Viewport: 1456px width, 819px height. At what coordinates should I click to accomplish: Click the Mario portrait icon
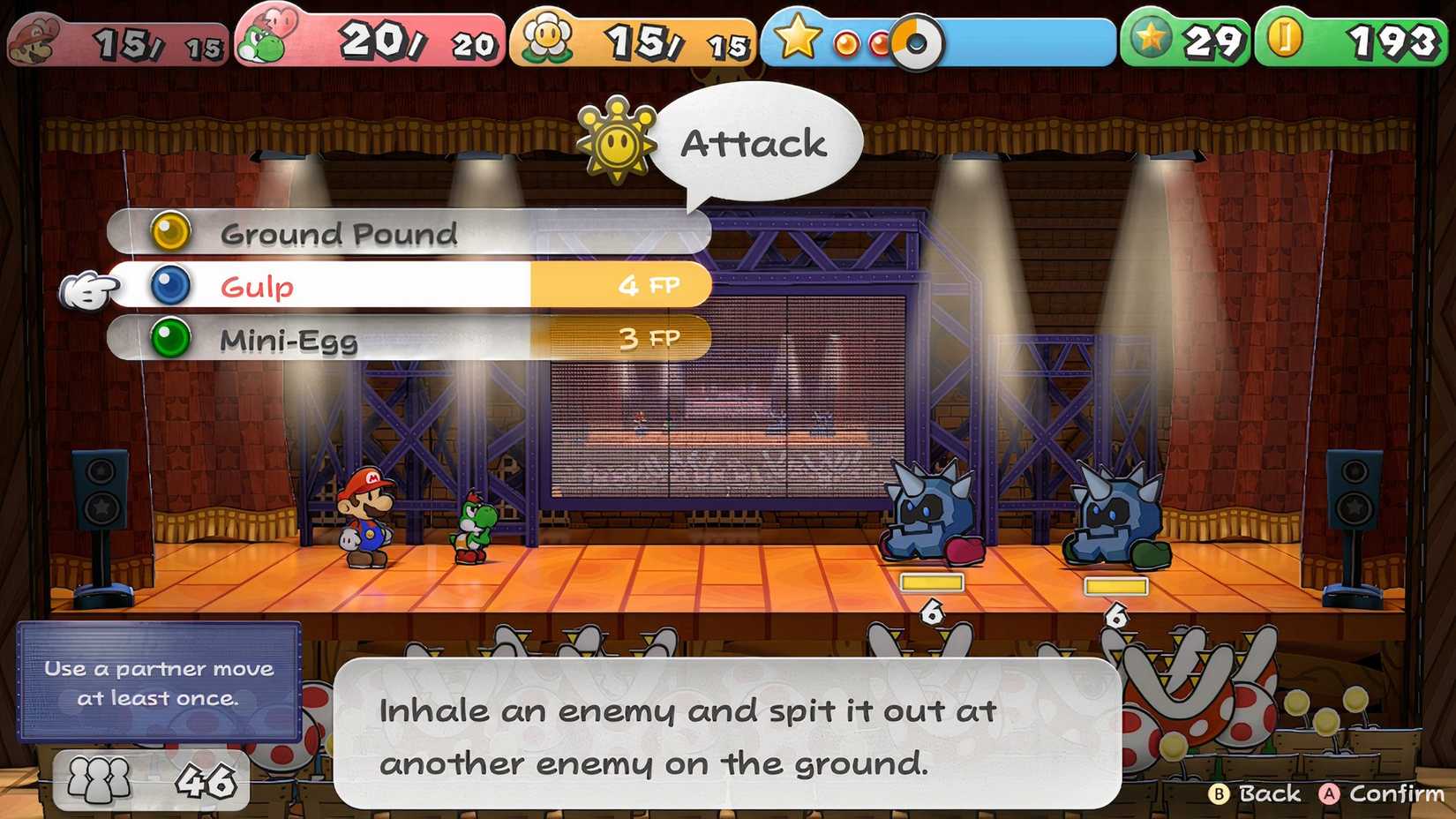pos(35,37)
